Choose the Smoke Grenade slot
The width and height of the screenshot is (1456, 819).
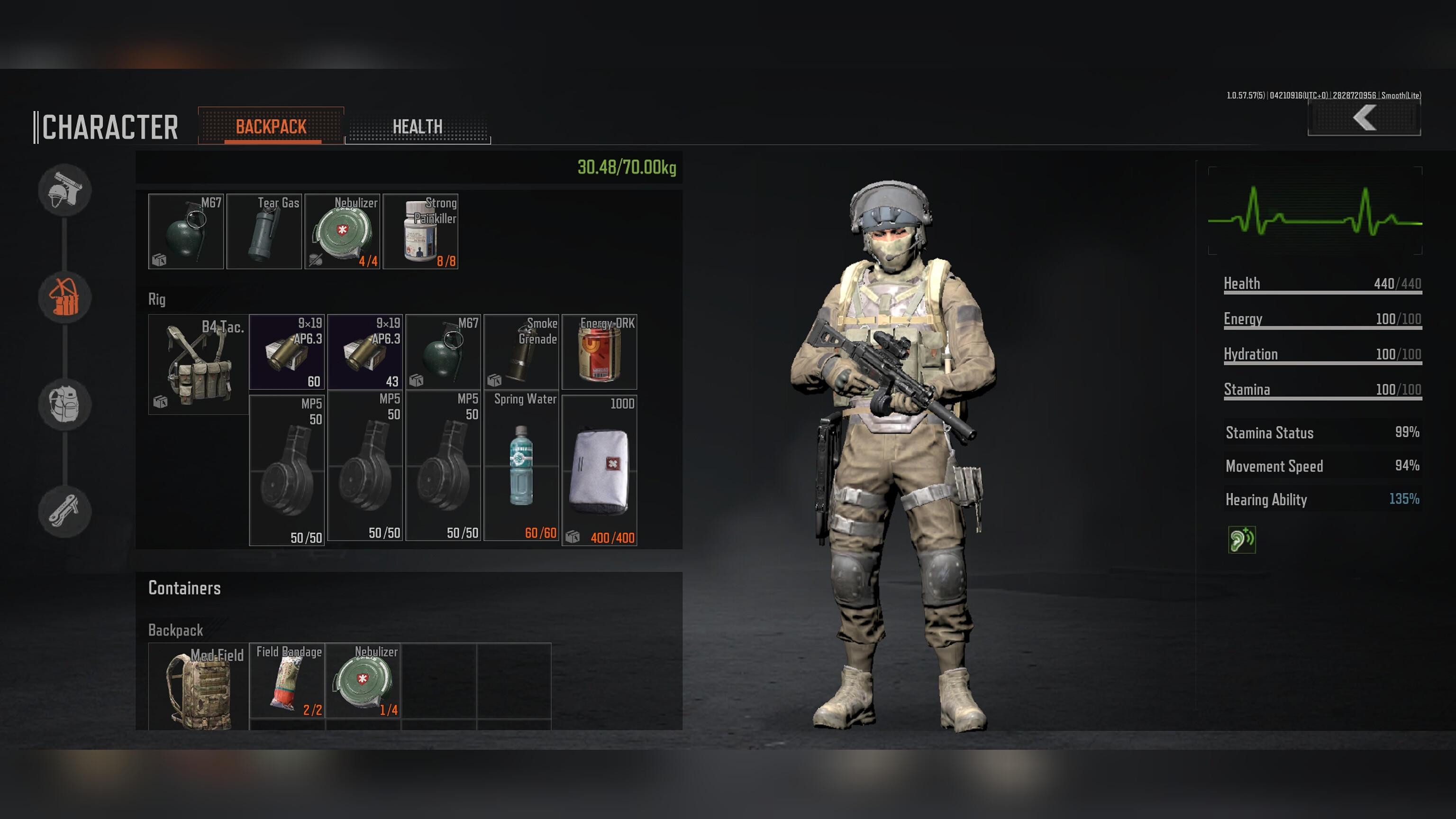[521, 352]
